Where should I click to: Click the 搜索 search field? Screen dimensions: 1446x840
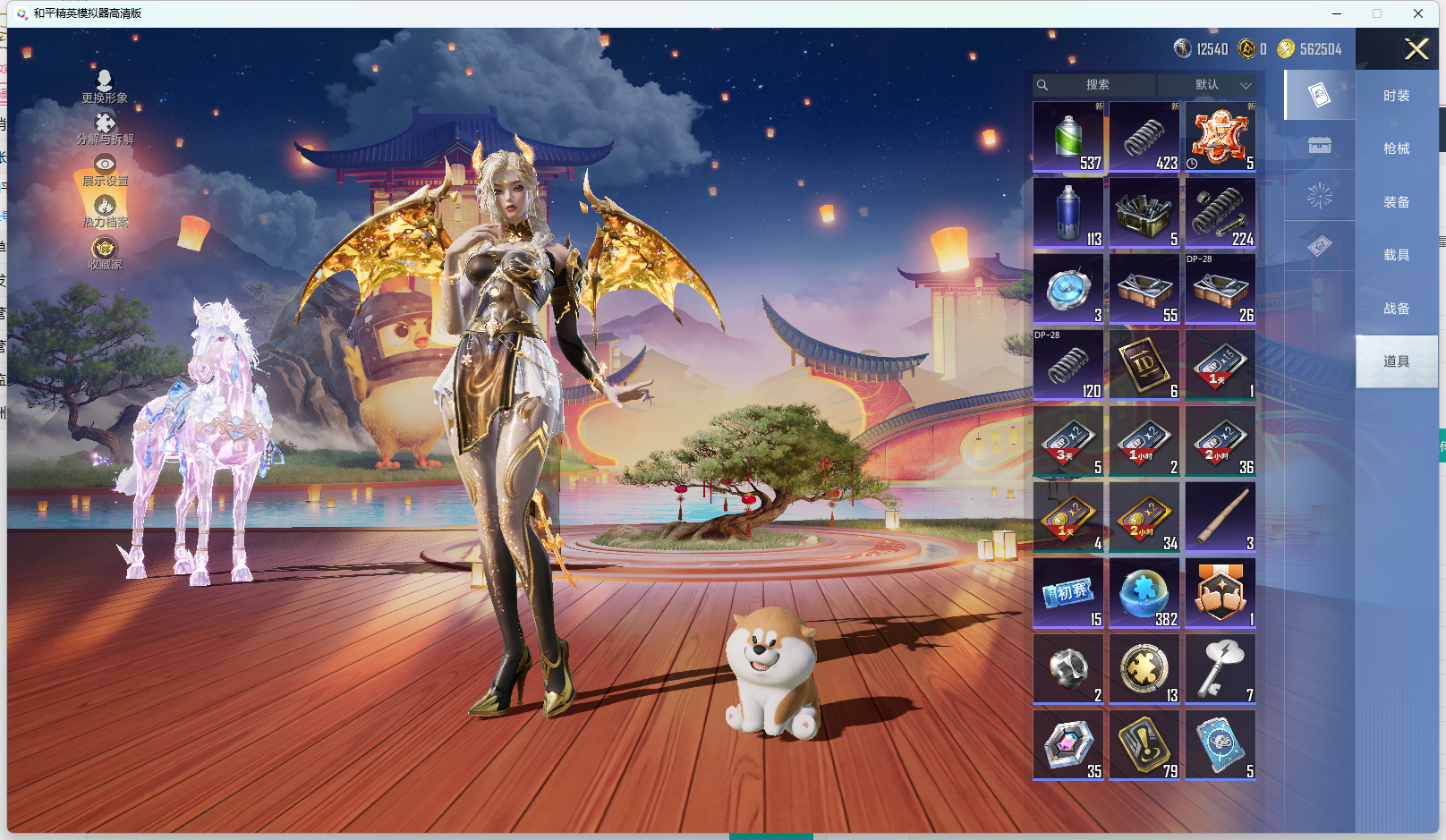point(1097,85)
